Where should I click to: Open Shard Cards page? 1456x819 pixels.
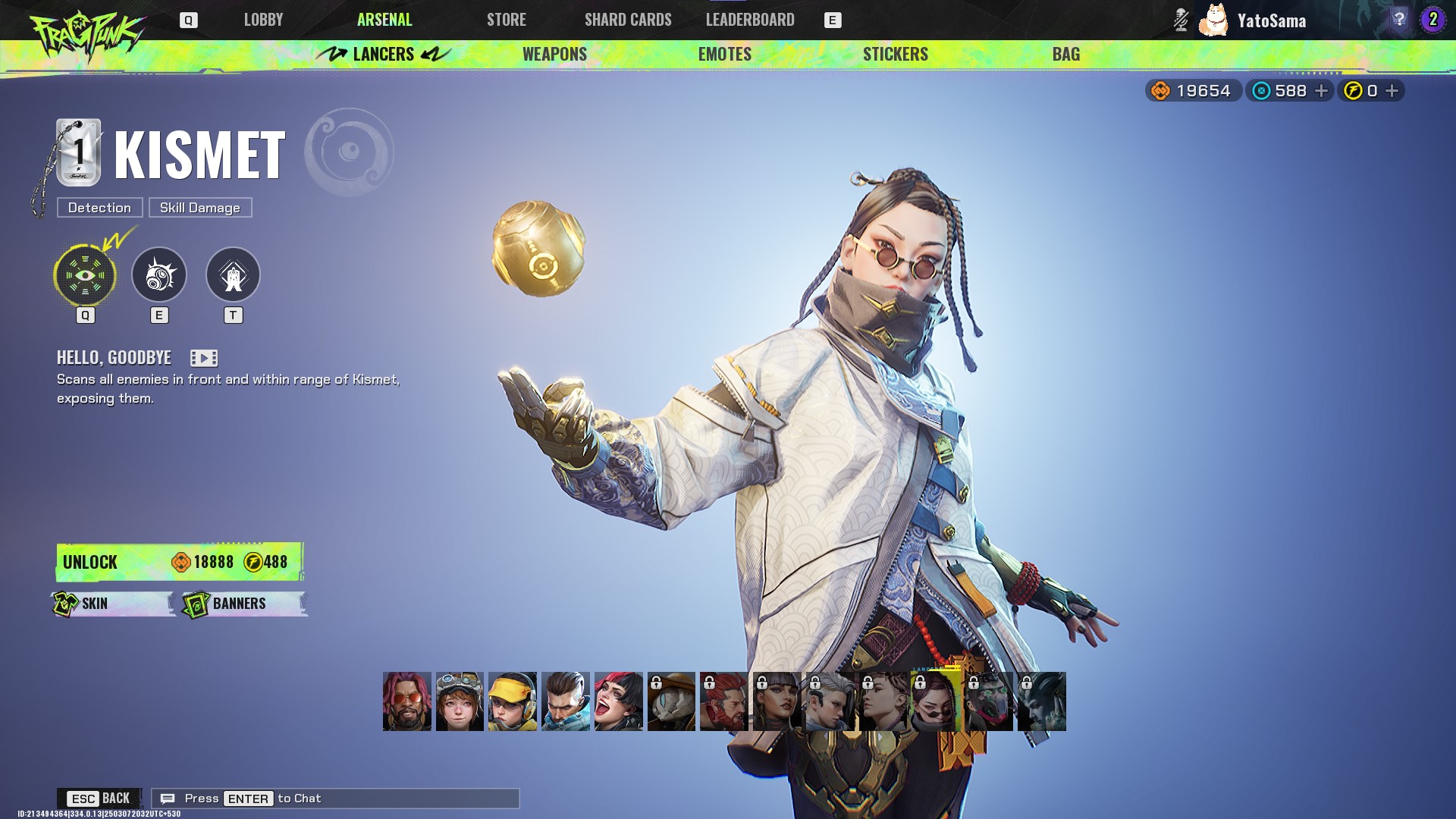pyautogui.click(x=628, y=20)
